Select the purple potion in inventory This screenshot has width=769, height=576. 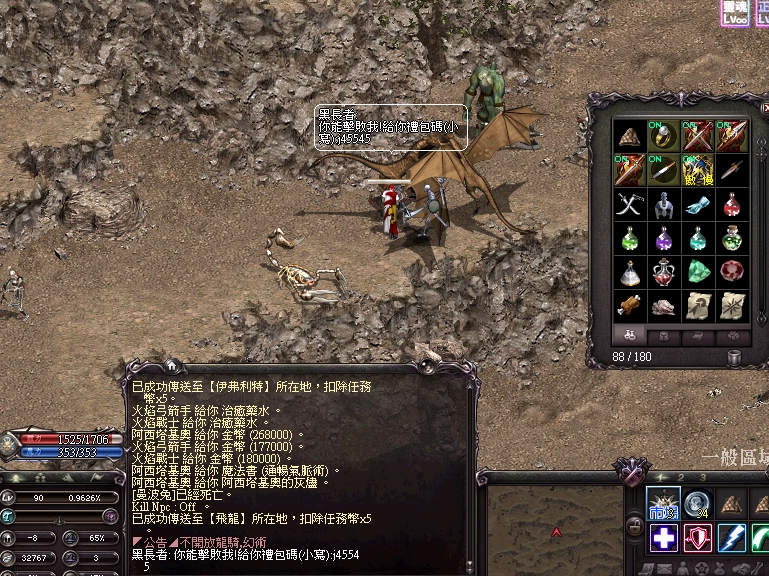click(664, 239)
